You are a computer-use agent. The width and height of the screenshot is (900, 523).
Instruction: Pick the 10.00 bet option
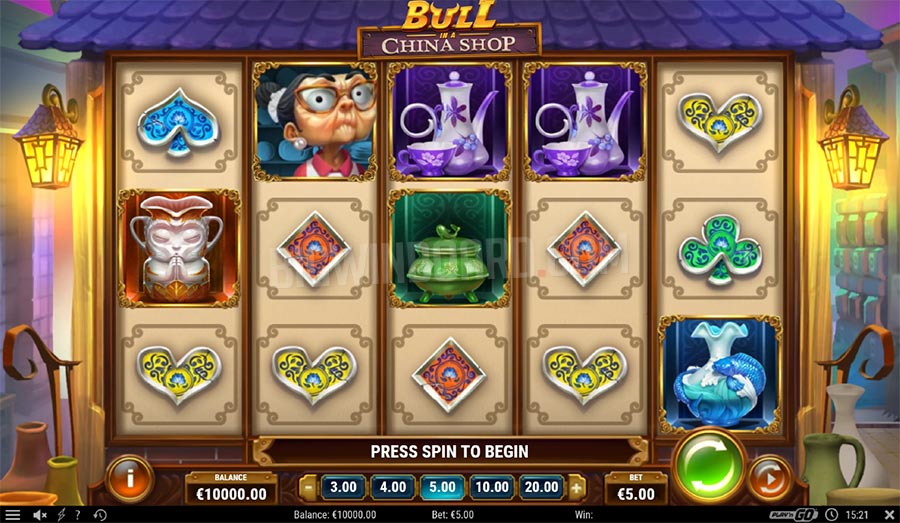click(493, 487)
